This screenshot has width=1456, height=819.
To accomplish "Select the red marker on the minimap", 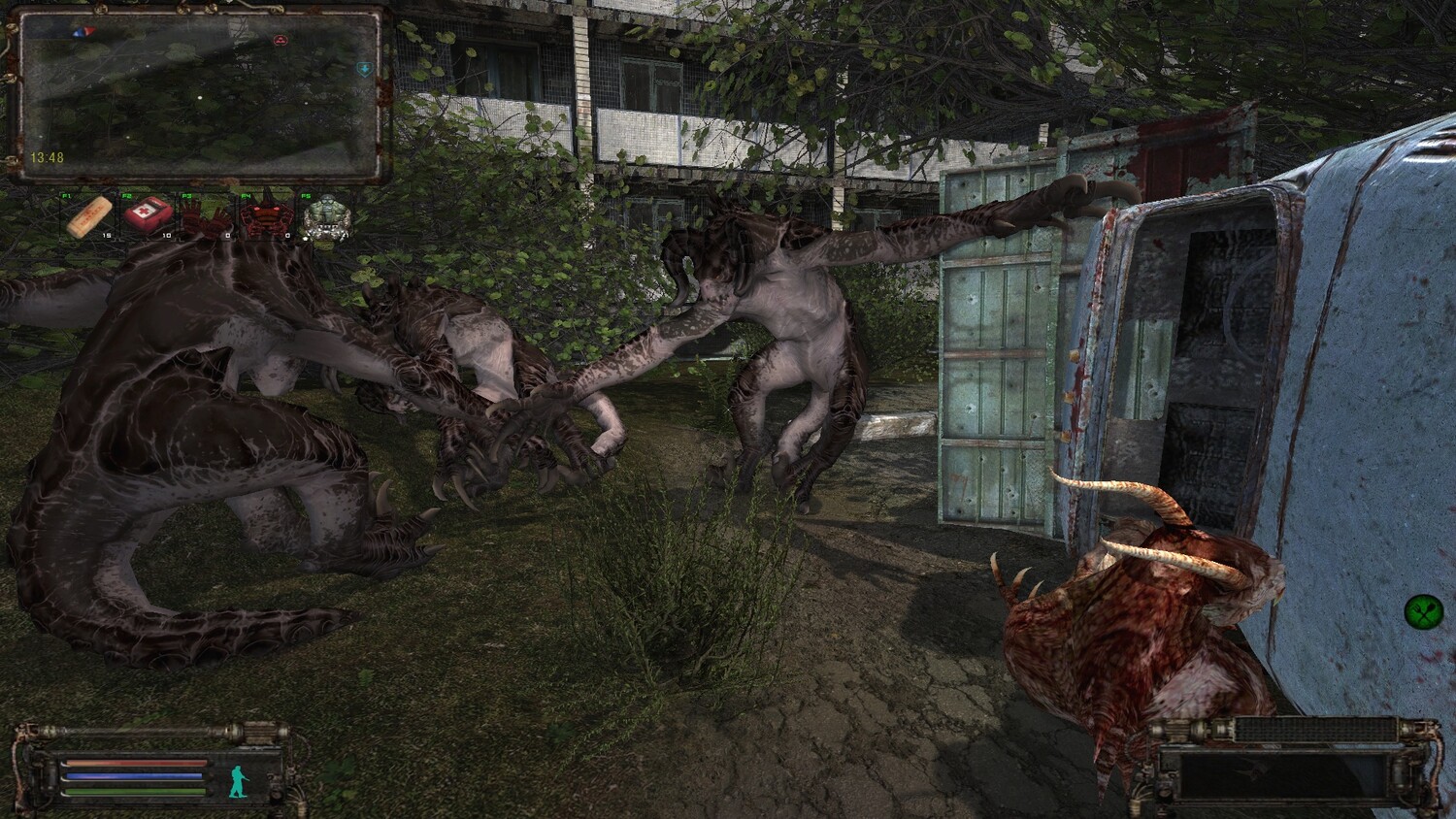I will (281, 41).
